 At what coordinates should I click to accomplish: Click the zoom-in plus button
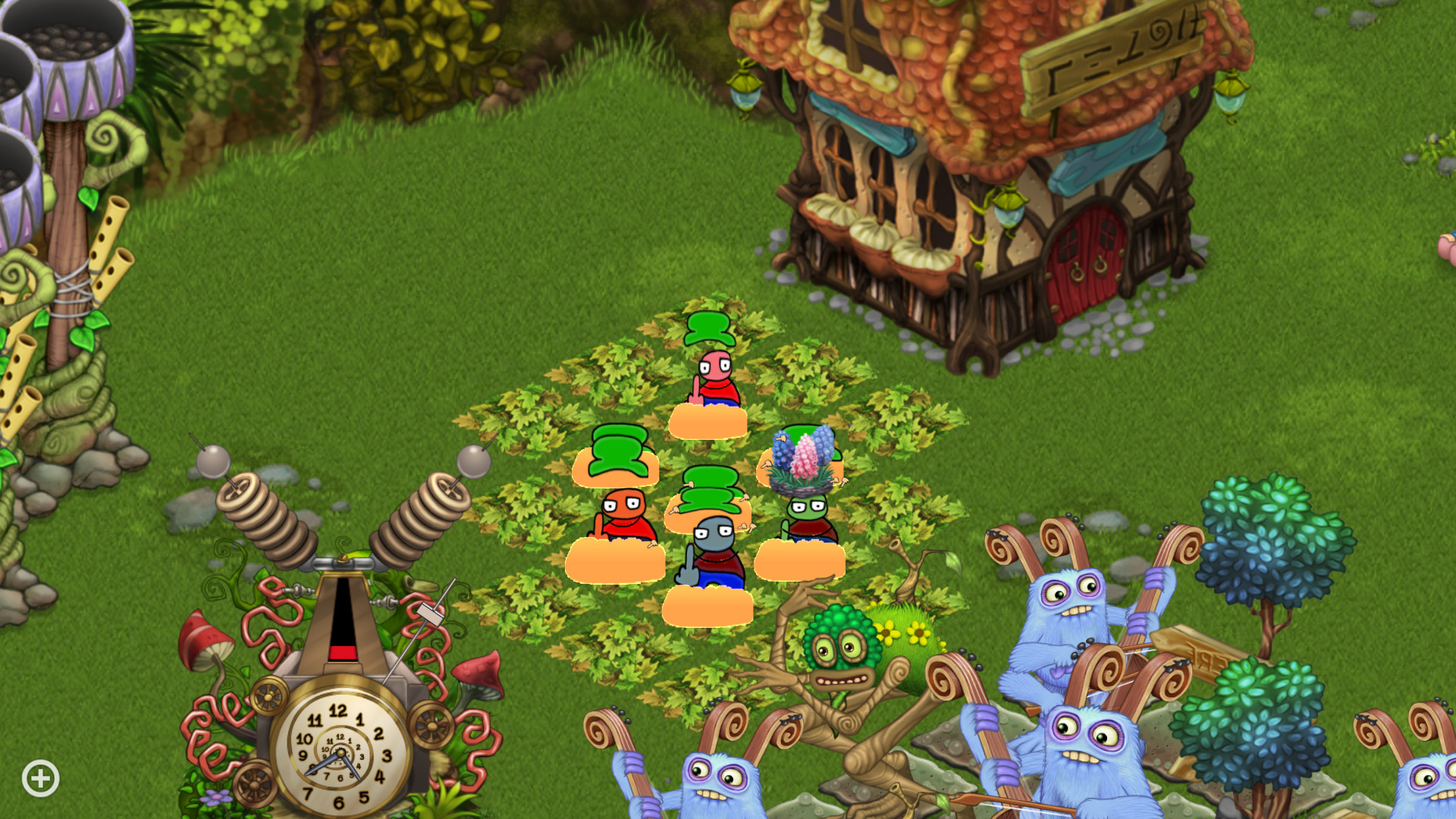[x=39, y=777]
